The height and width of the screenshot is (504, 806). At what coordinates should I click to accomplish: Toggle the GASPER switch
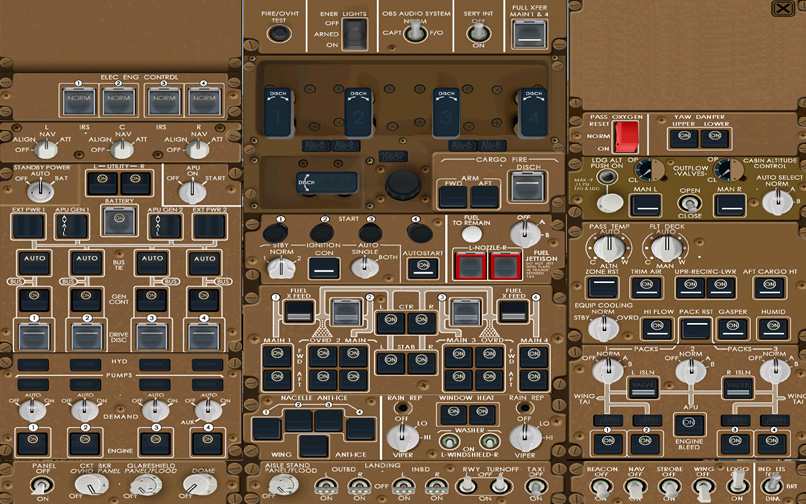(x=733, y=327)
